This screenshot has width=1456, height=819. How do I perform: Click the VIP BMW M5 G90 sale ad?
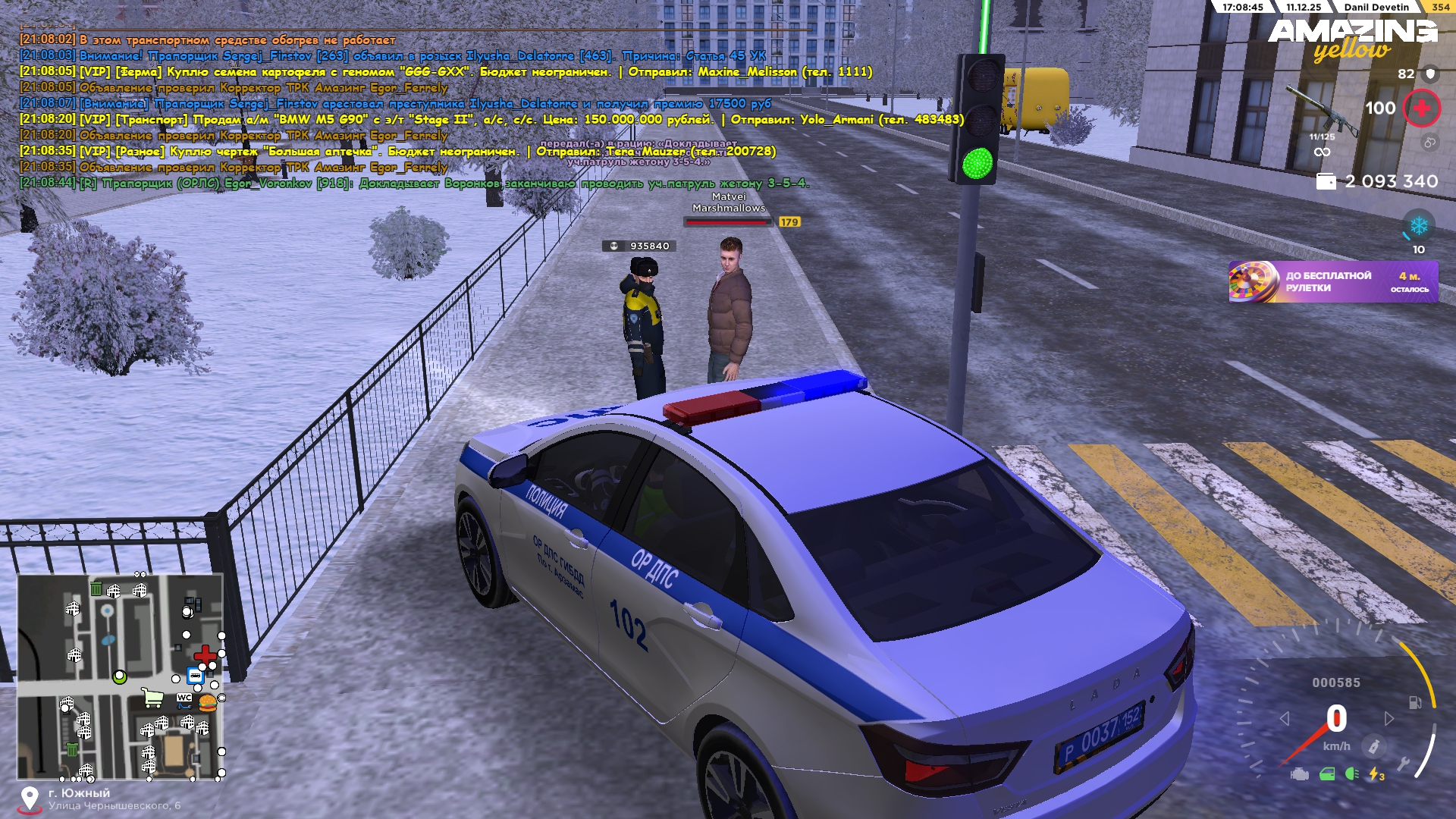pyautogui.click(x=491, y=119)
